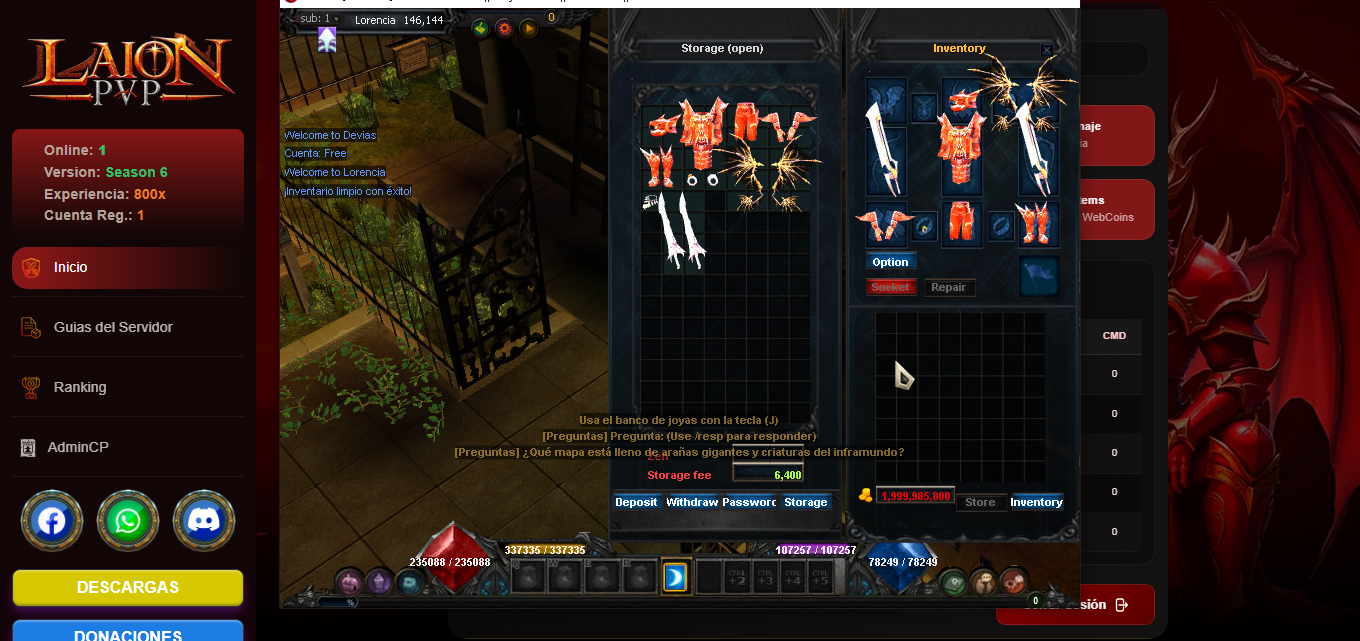Open the Discord link icon

pyautogui.click(x=204, y=521)
